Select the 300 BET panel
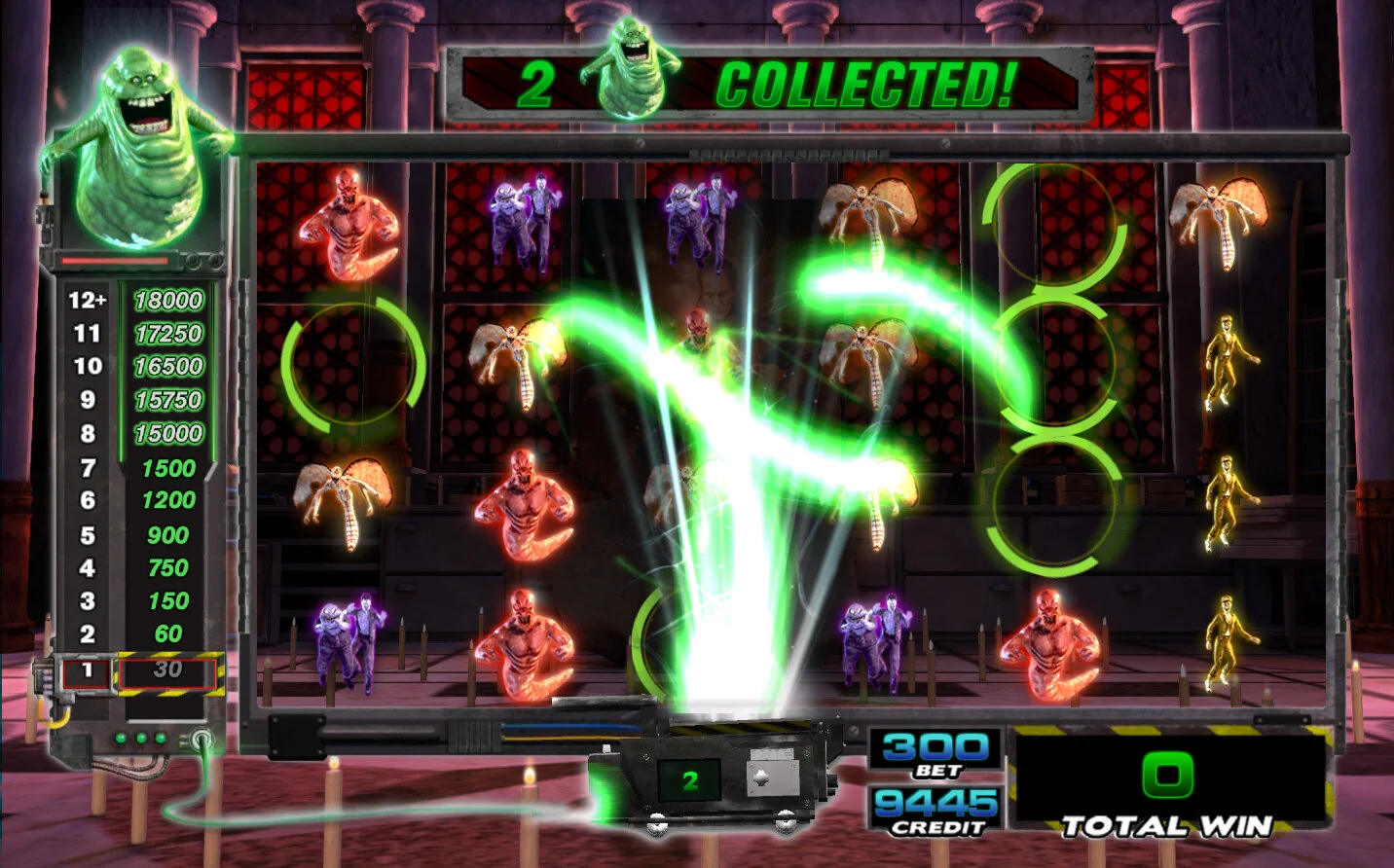 click(935, 754)
